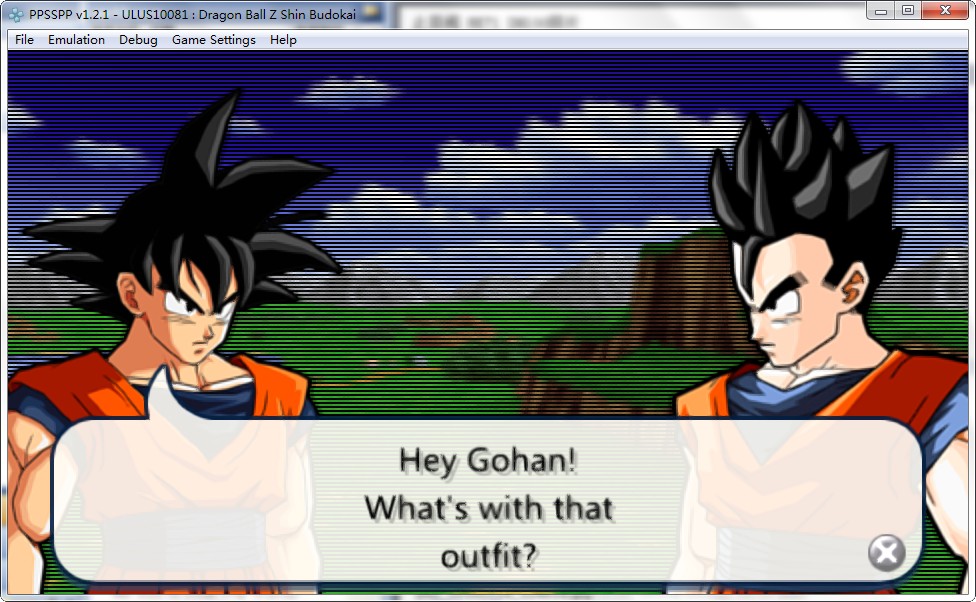Open the Game Settings menu
This screenshot has height=602, width=976.
point(213,40)
